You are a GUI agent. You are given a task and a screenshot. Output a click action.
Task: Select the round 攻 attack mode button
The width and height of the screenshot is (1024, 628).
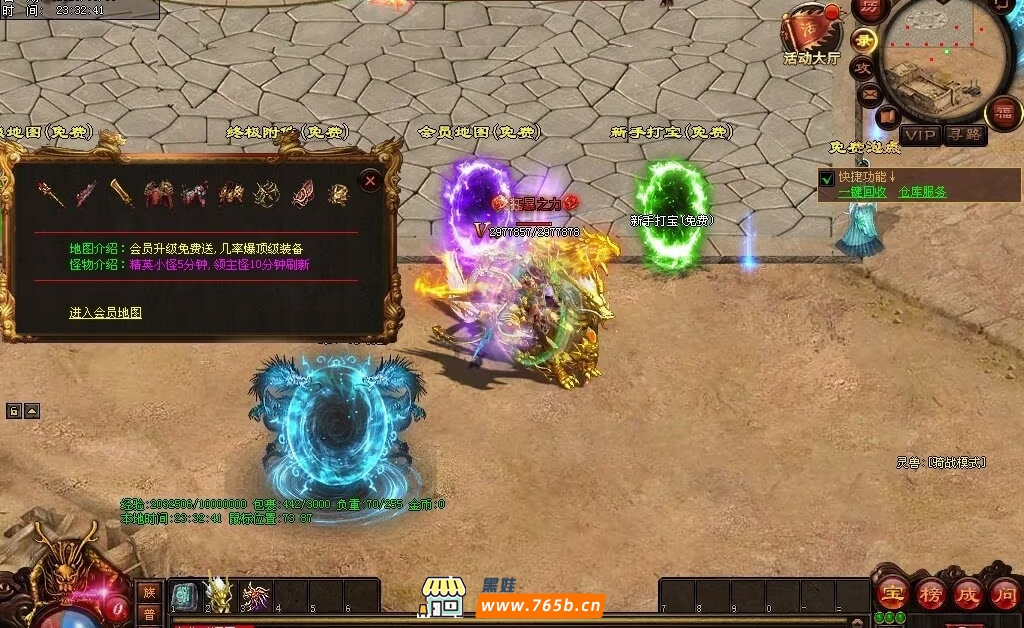pos(862,68)
